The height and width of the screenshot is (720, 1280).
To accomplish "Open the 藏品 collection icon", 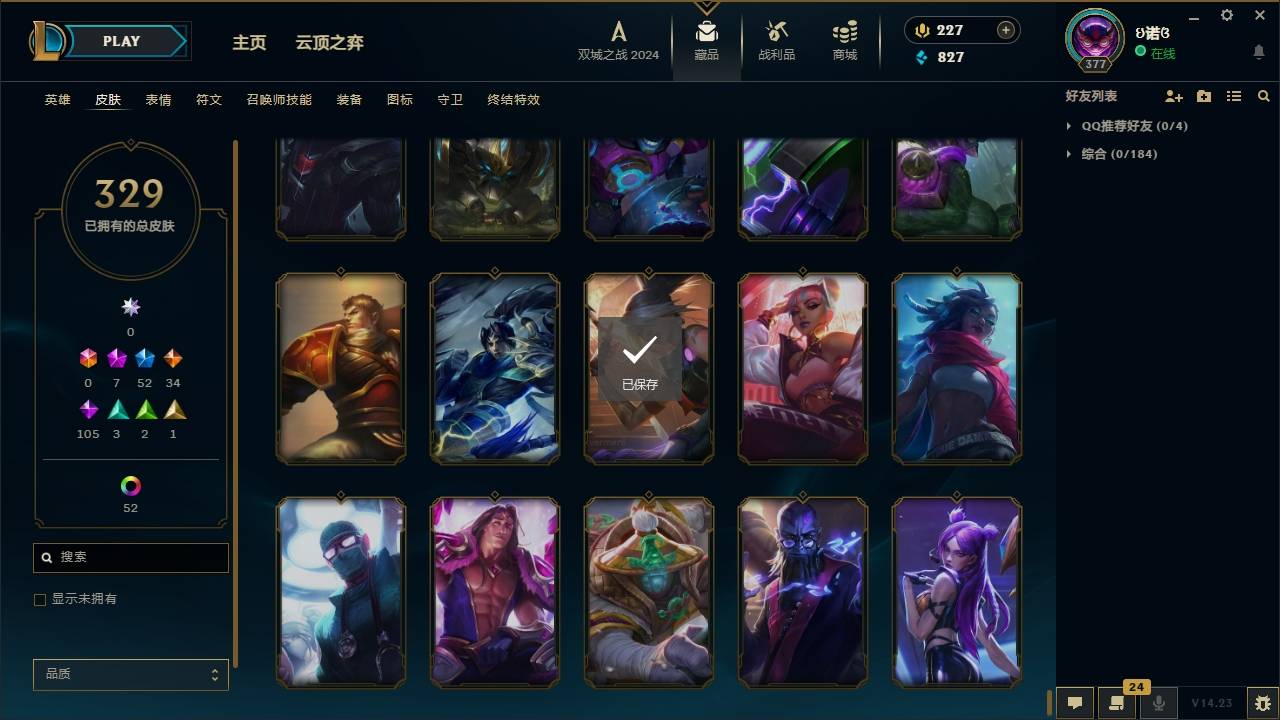I will pos(706,40).
